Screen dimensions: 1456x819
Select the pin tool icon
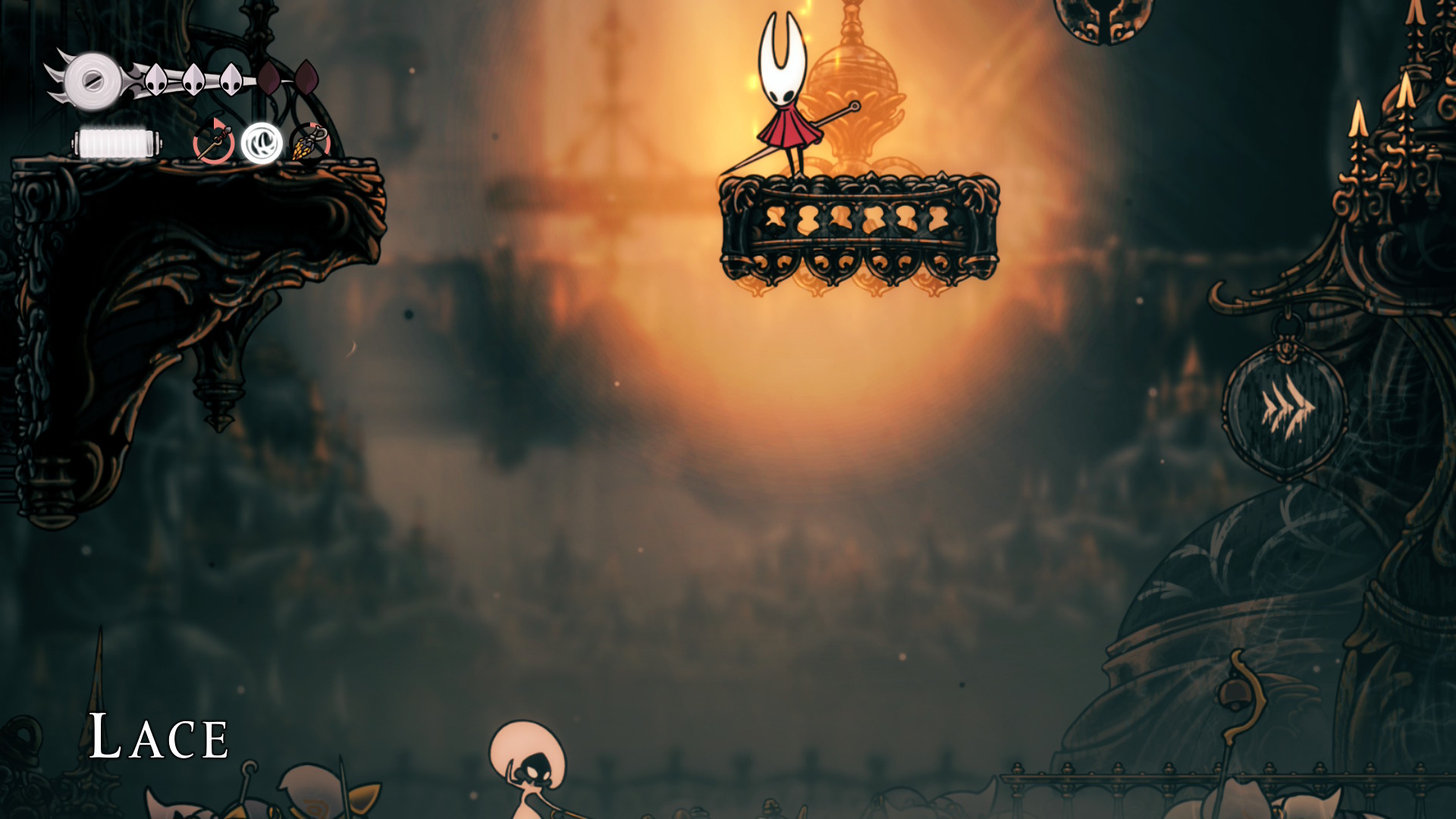coord(214,143)
